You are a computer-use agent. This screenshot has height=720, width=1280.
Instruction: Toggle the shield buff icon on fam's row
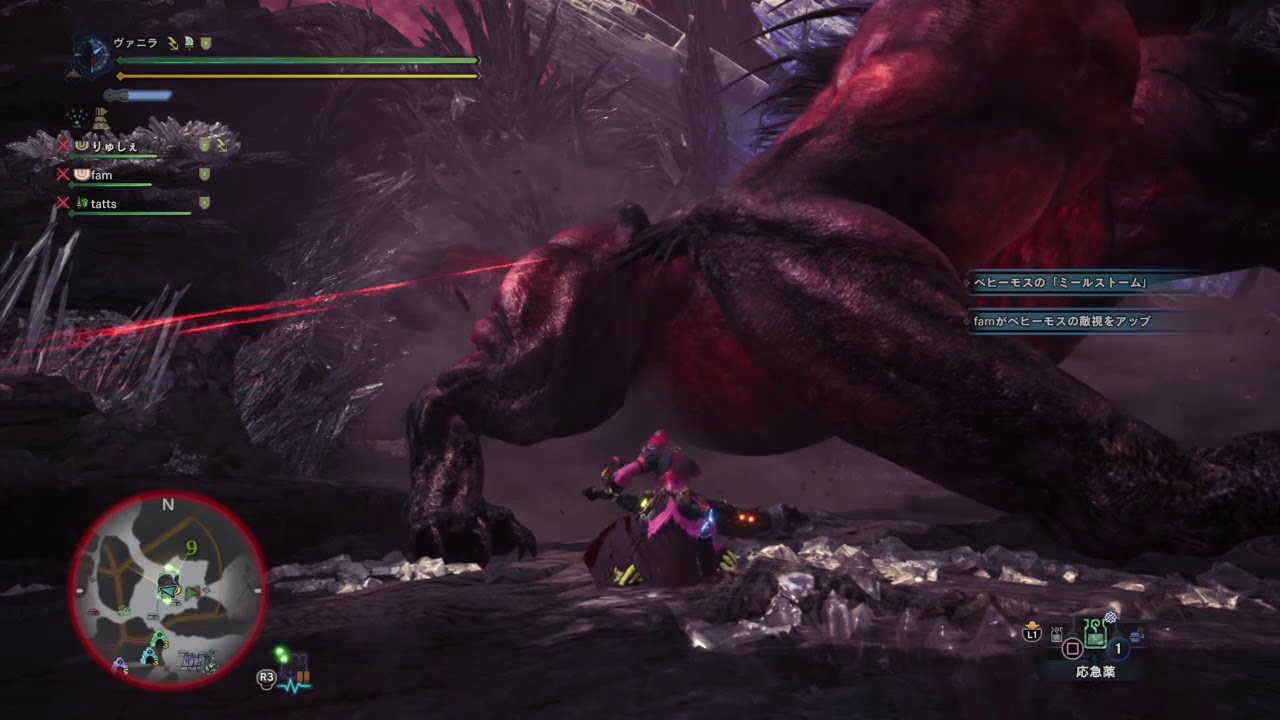click(x=204, y=173)
